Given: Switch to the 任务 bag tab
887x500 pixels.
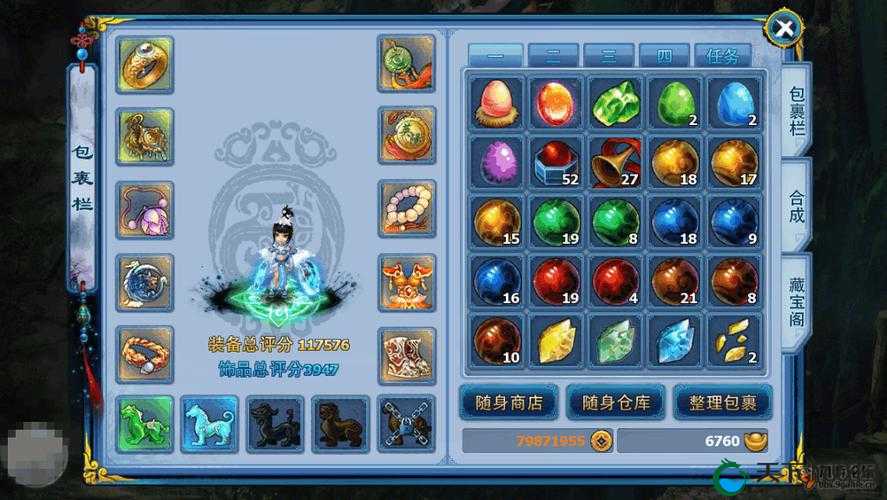Looking at the screenshot, I should 722,56.
